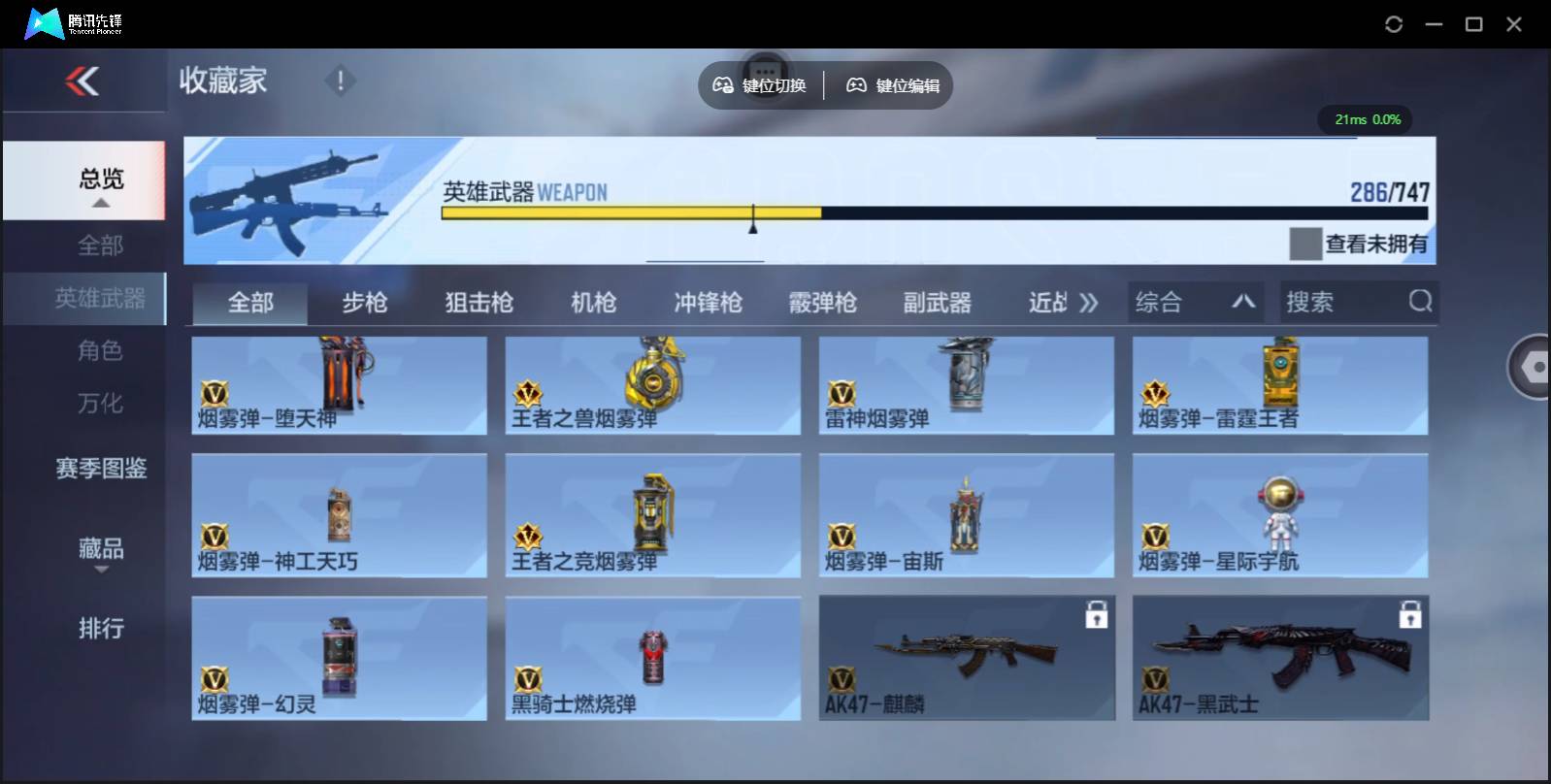Click the magnifier icon in the 搜索 box
The width and height of the screenshot is (1551, 784).
pyautogui.click(x=1421, y=302)
